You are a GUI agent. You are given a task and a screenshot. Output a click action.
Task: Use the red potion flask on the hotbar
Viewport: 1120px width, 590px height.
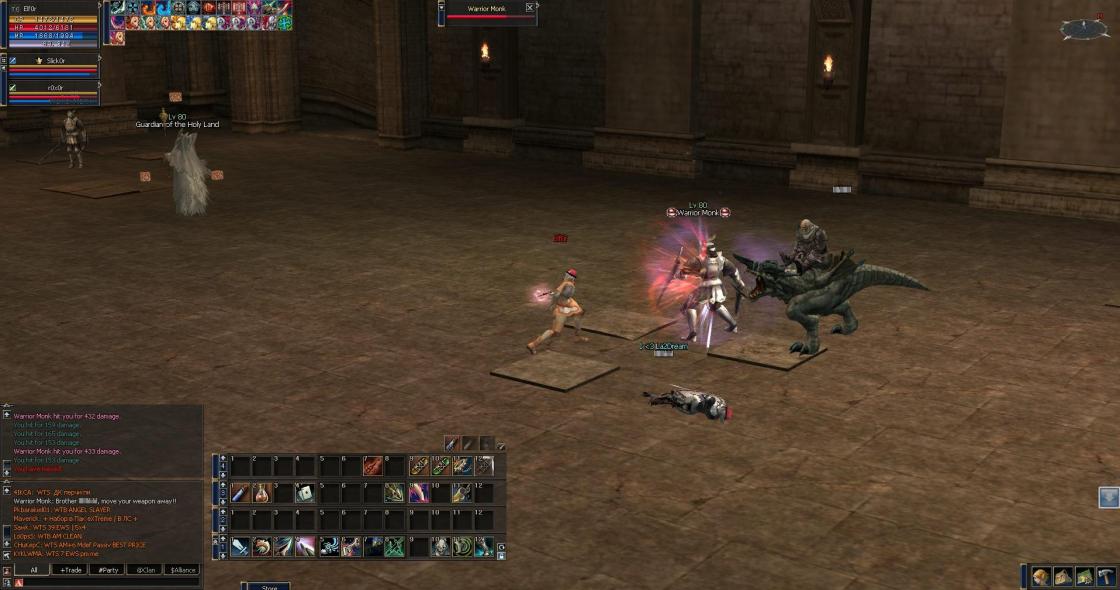pyautogui.click(x=262, y=493)
